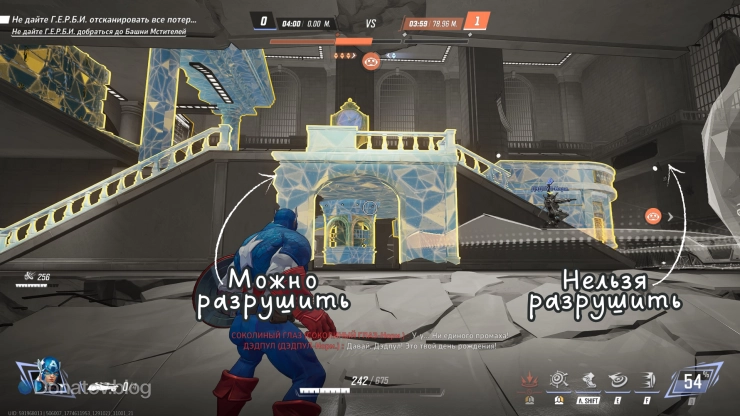Viewport: 740px width, 416px height.
Task: Select the orange robot waypoint marker at right
Action: click(652, 215)
